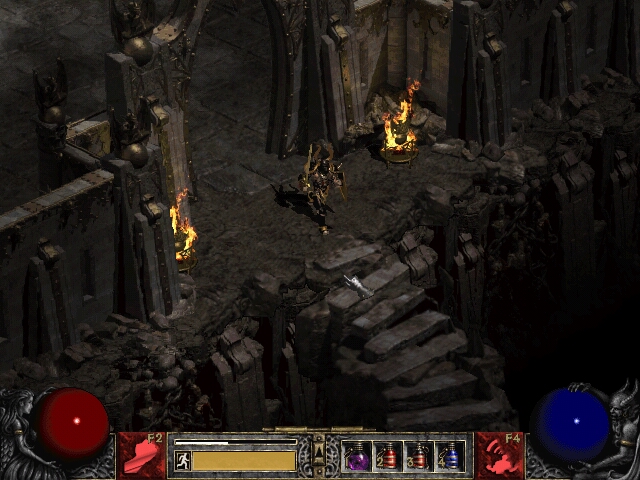Select the left-click skill button labeled F2

(142, 456)
